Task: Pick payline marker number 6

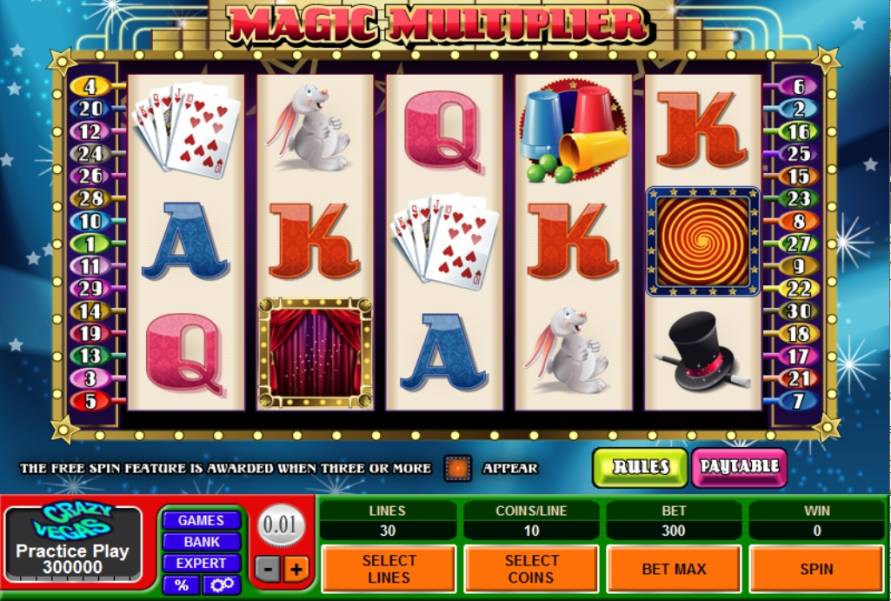Action: click(x=798, y=87)
